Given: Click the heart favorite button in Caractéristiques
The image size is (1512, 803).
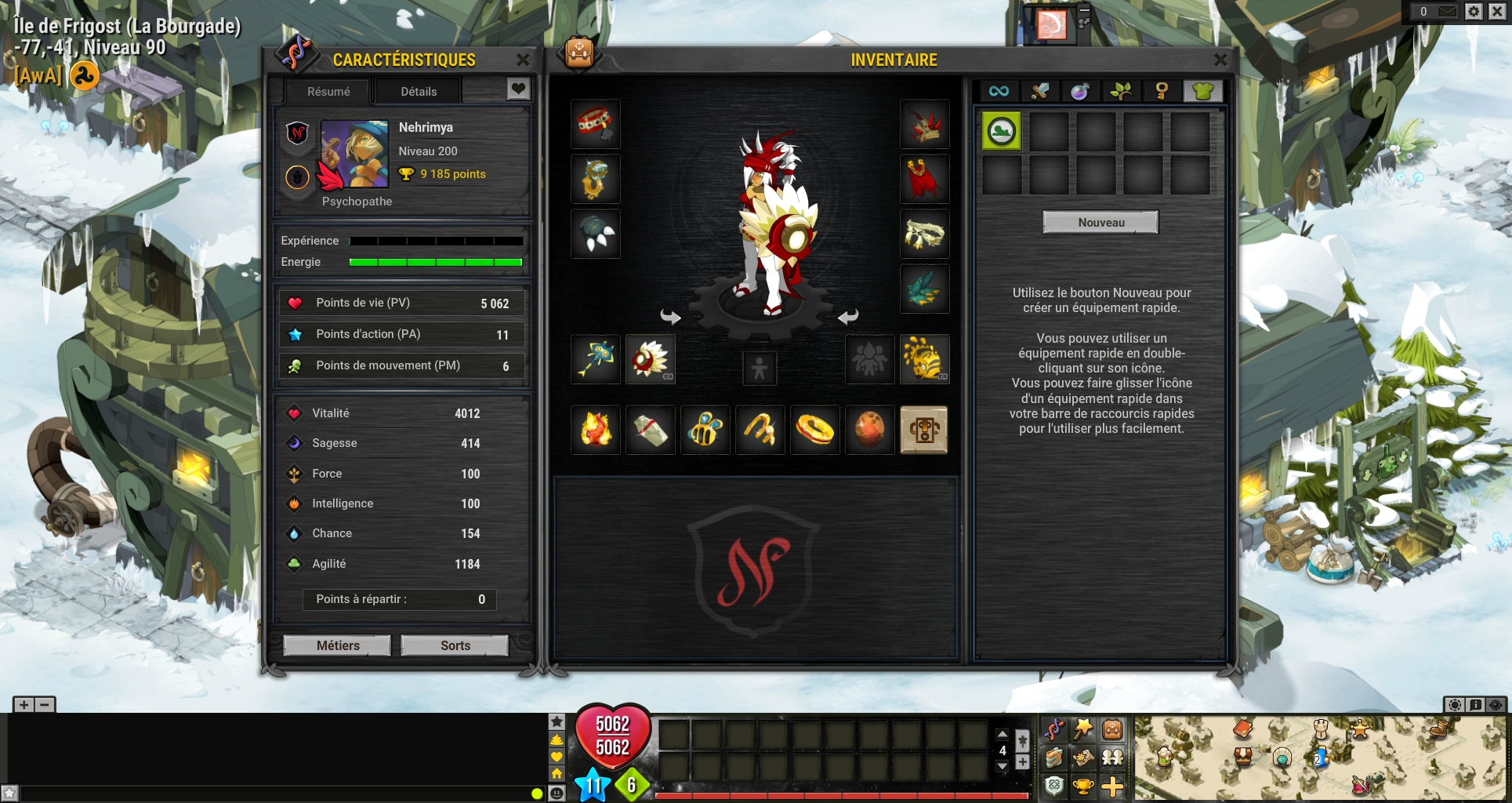Looking at the screenshot, I should pyautogui.click(x=517, y=89).
